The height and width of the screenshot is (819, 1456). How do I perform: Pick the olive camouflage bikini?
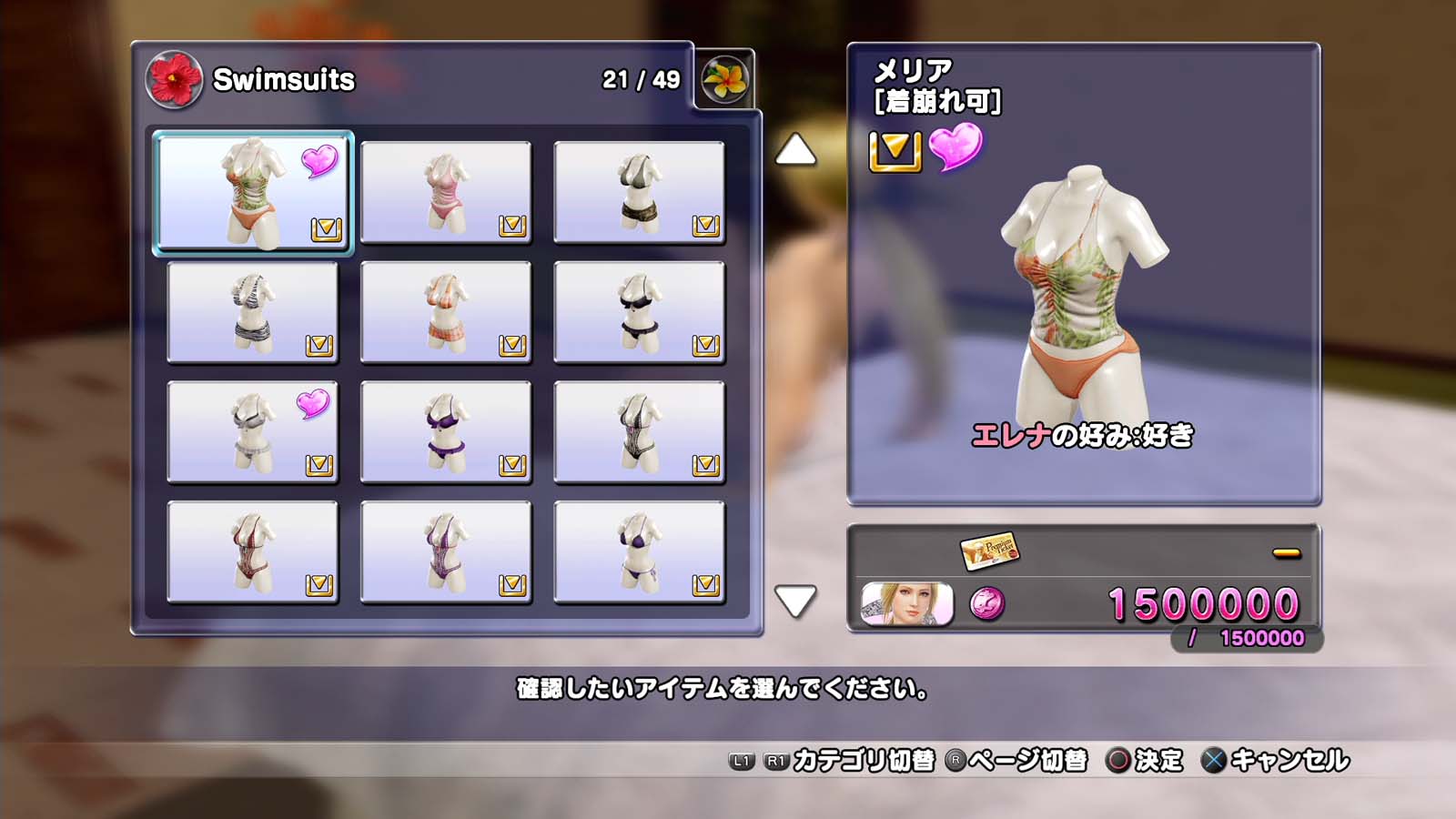click(x=639, y=192)
